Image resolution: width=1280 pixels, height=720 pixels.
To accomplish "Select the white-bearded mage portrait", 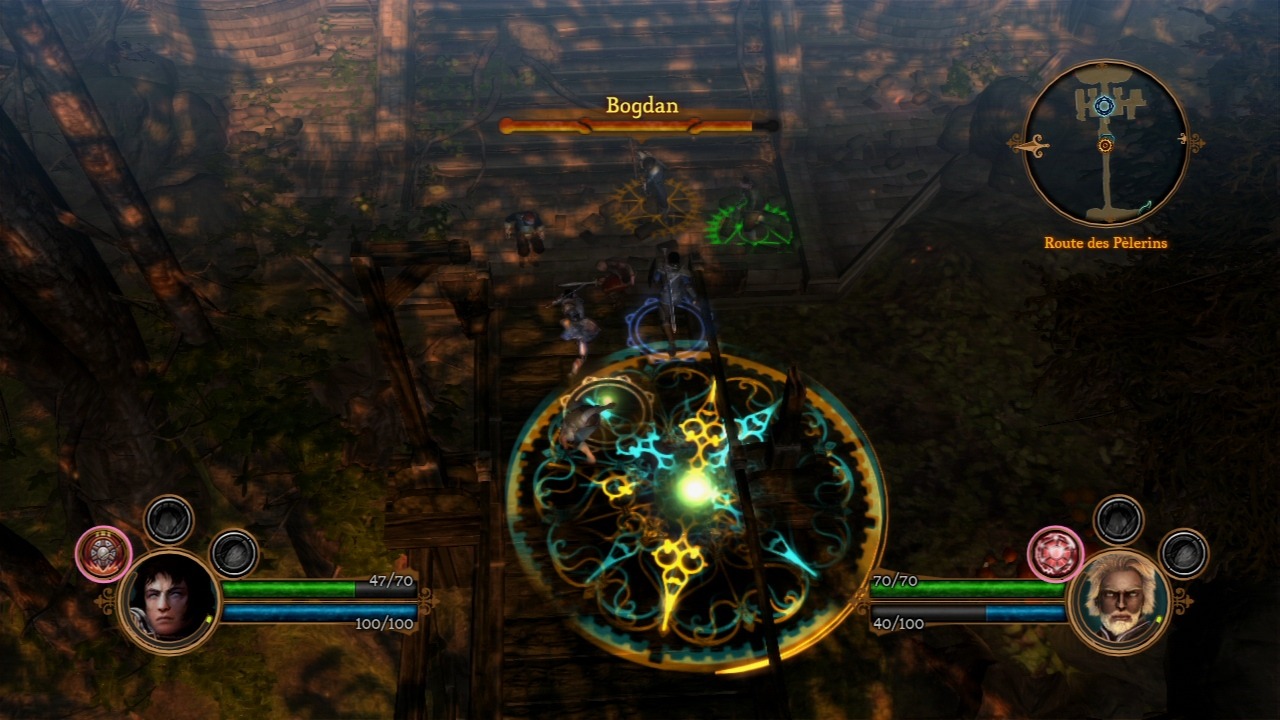I will (x=1119, y=601).
